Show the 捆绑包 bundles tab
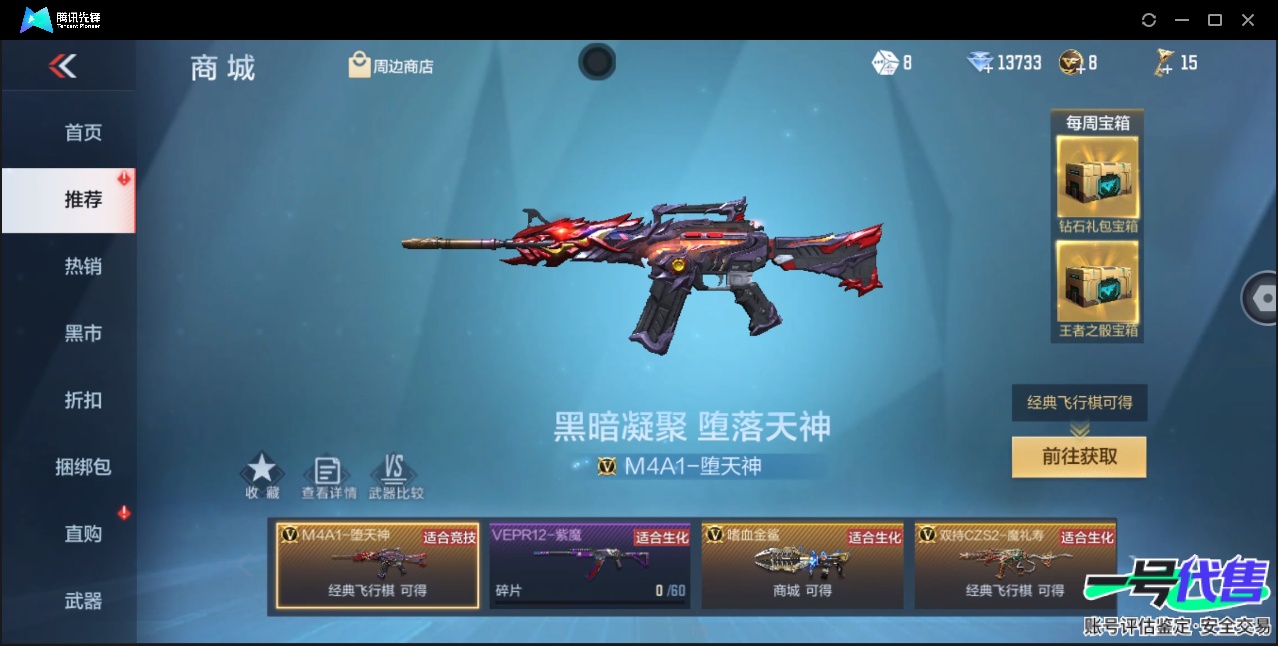Screen dimensions: 1278x646 tap(83, 467)
